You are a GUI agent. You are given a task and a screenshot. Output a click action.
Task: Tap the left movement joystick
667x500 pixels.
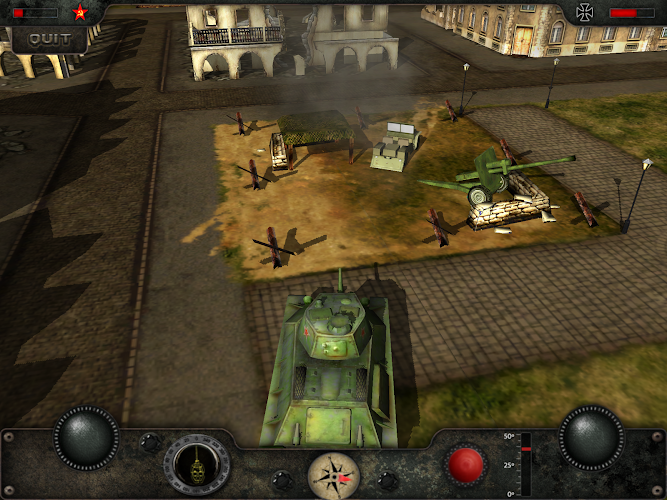coord(86,437)
